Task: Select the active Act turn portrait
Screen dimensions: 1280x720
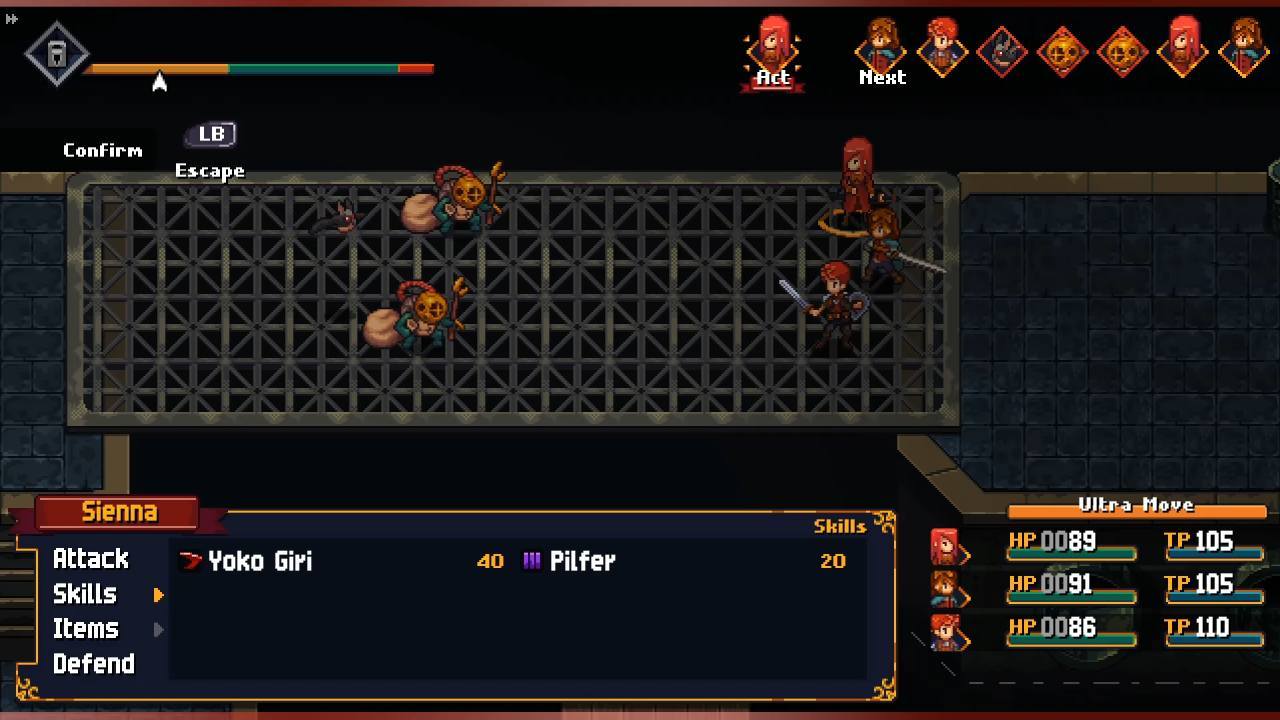Action: 773,48
